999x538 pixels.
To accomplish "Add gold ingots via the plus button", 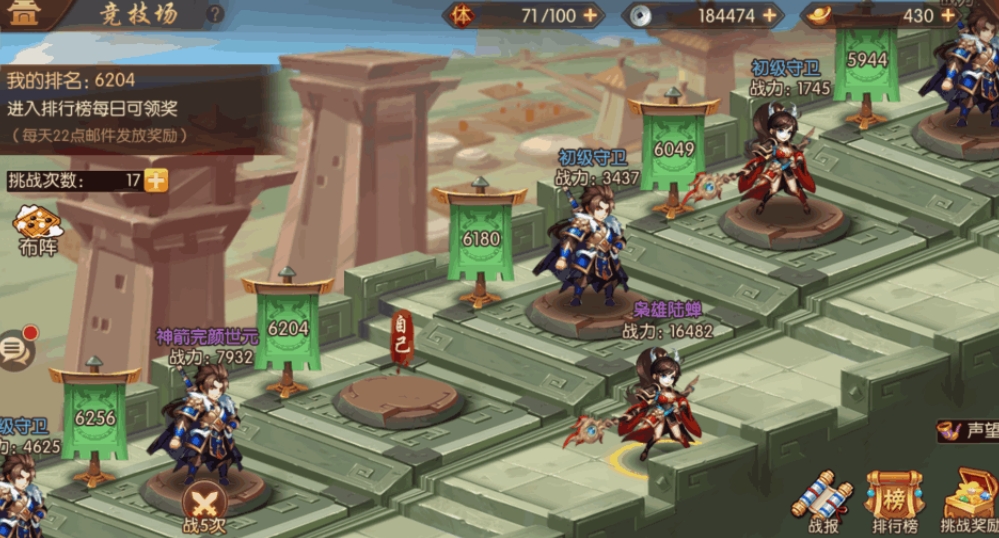I will [947, 15].
